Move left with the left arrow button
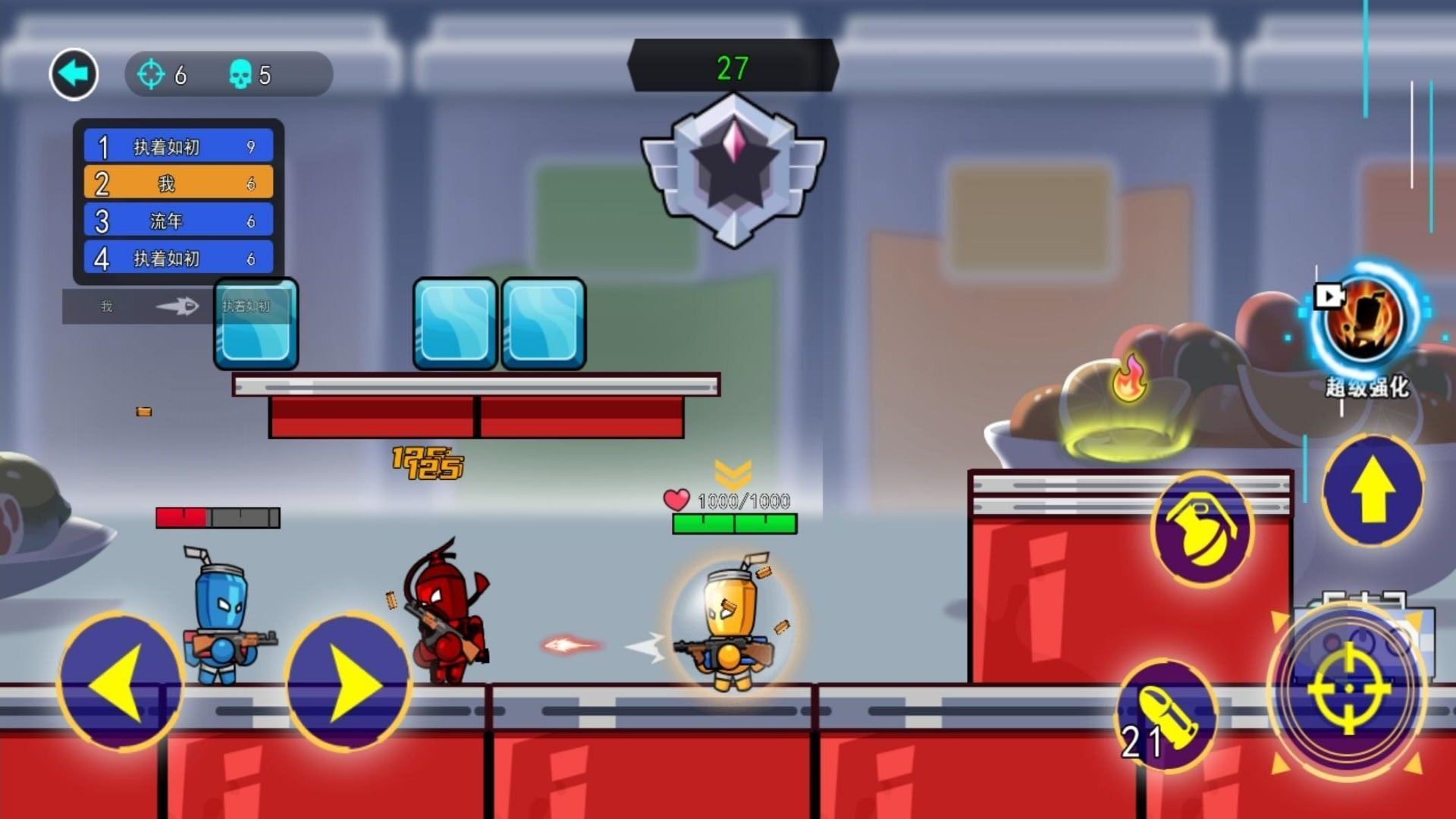The width and height of the screenshot is (1456, 819). coord(119,682)
